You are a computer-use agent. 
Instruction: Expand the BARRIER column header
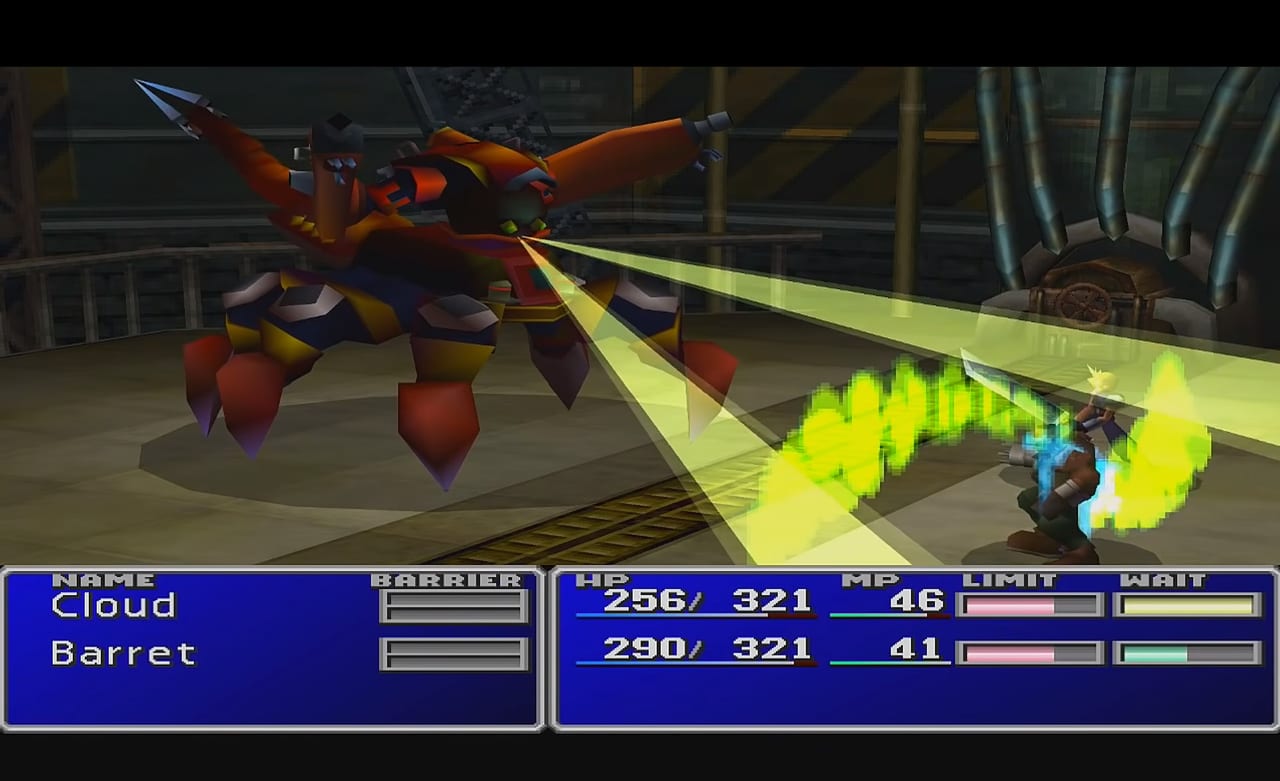pyautogui.click(x=450, y=579)
